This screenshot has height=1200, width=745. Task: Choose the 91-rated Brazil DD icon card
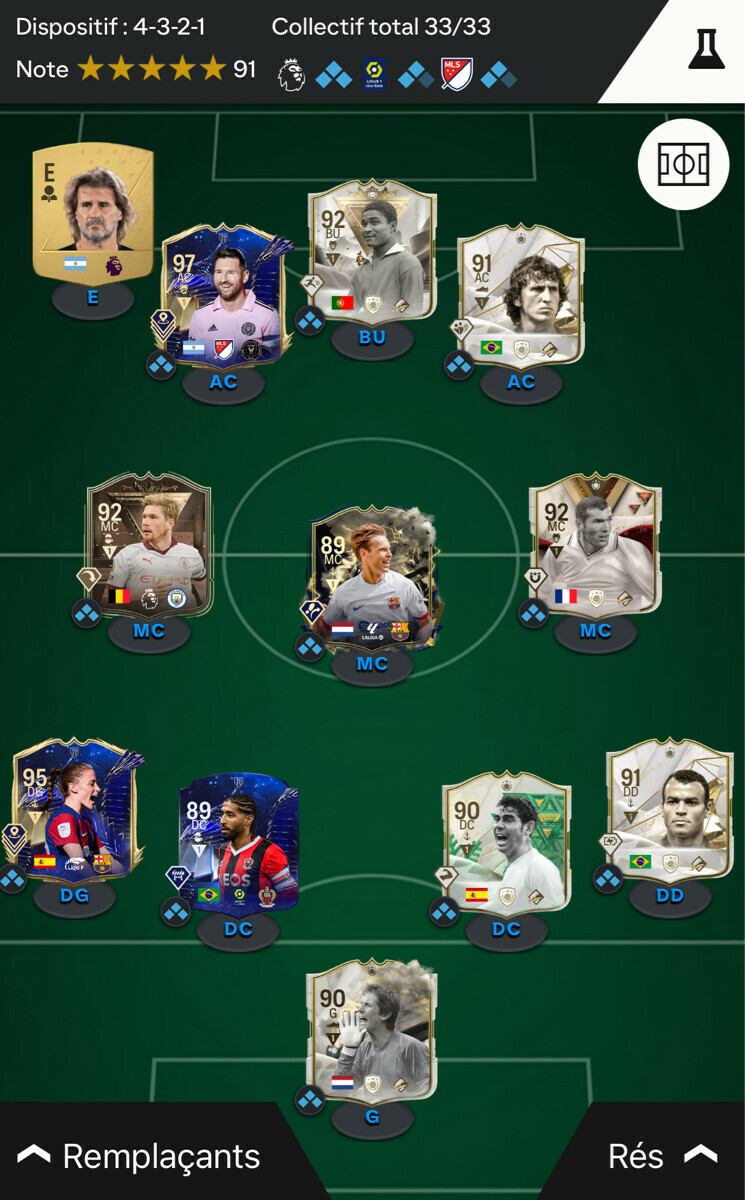click(x=669, y=810)
